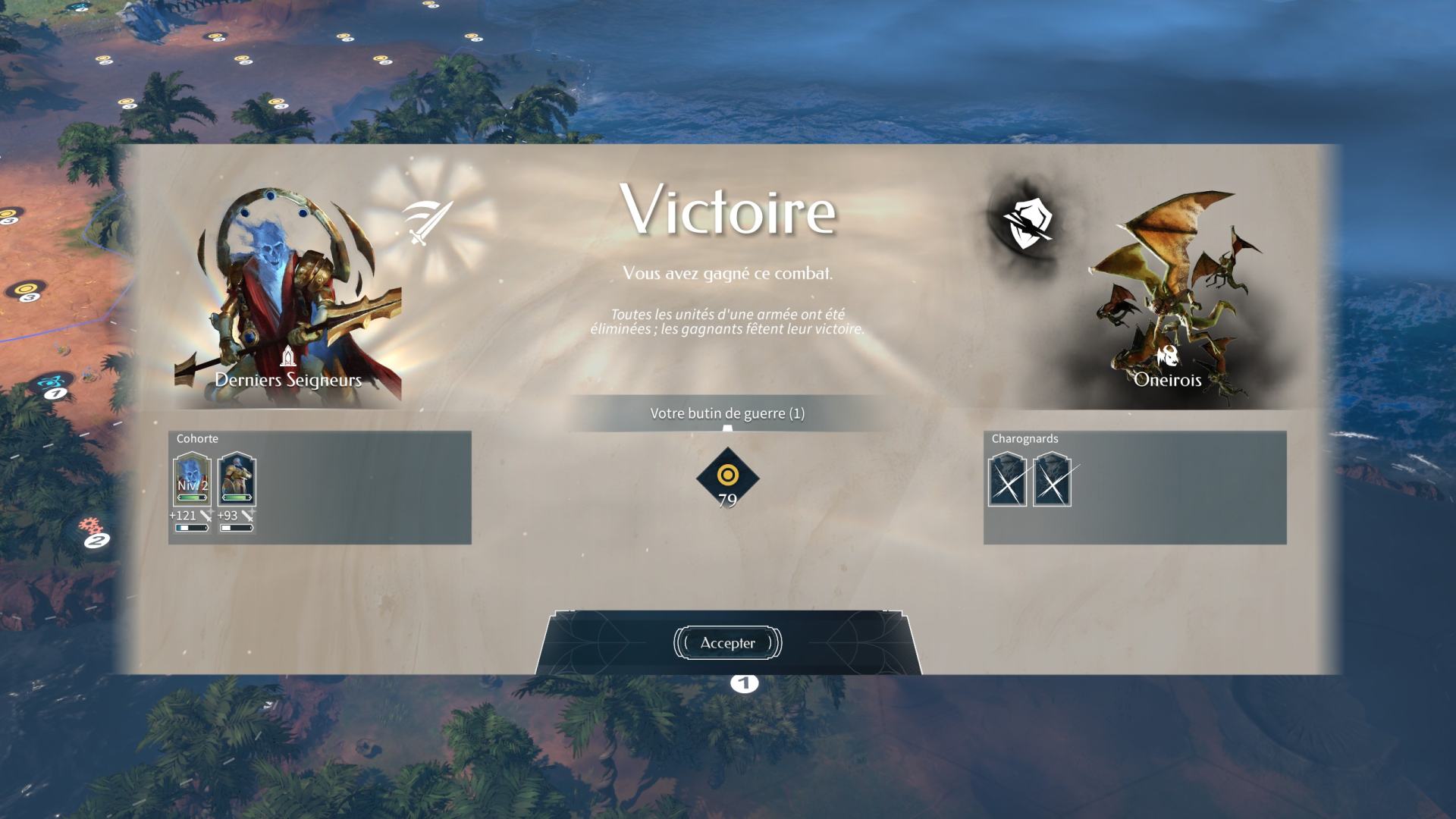Select the level 2 hero unit card
Viewport: 1456px width, 819px height.
(x=192, y=479)
